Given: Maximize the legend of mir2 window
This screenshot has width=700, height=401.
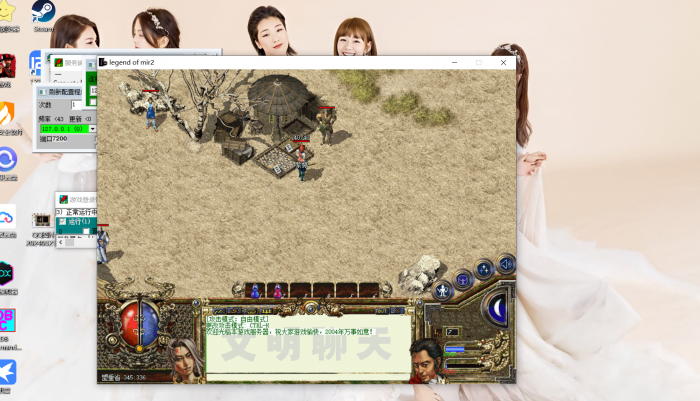Looking at the screenshot, I should (478, 62).
